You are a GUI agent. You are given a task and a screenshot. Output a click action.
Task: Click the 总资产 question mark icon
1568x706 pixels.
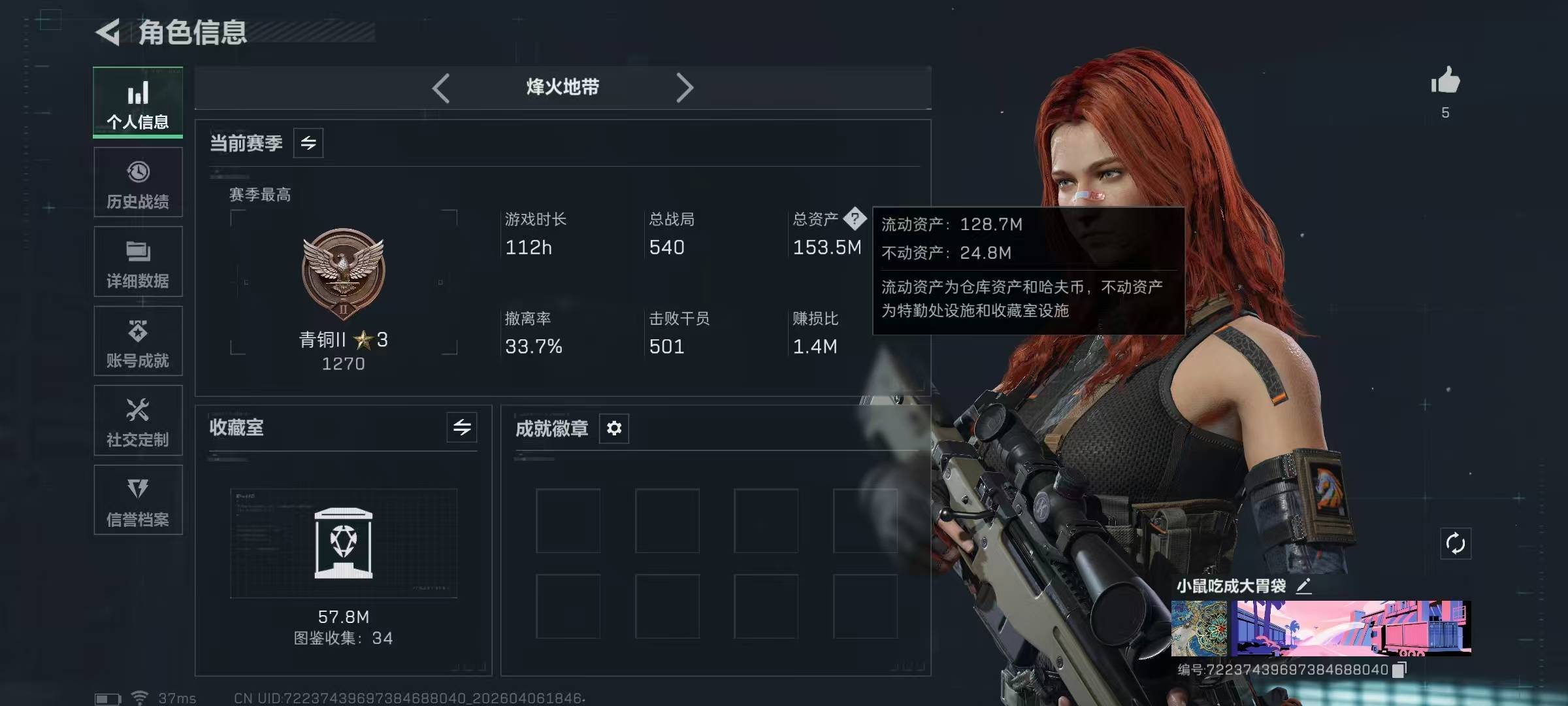pyautogui.click(x=855, y=219)
